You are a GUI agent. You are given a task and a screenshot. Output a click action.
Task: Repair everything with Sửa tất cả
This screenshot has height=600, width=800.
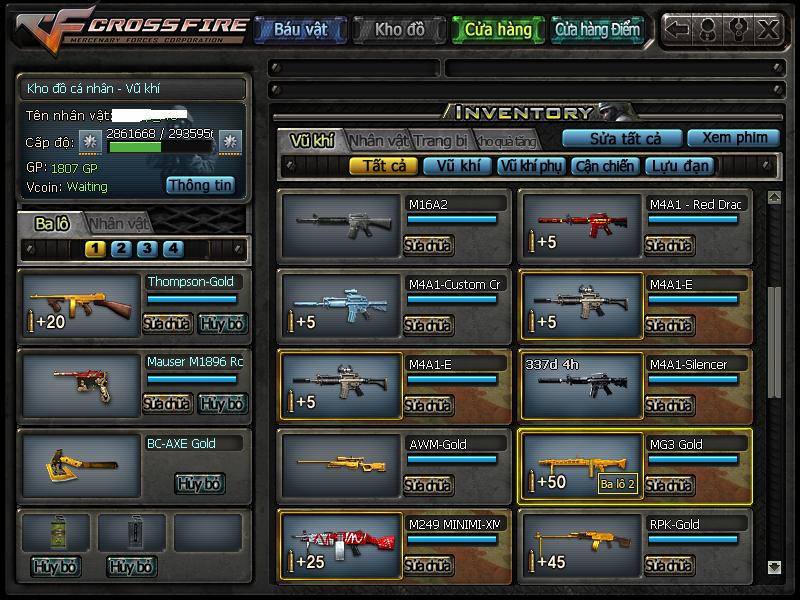622,138
